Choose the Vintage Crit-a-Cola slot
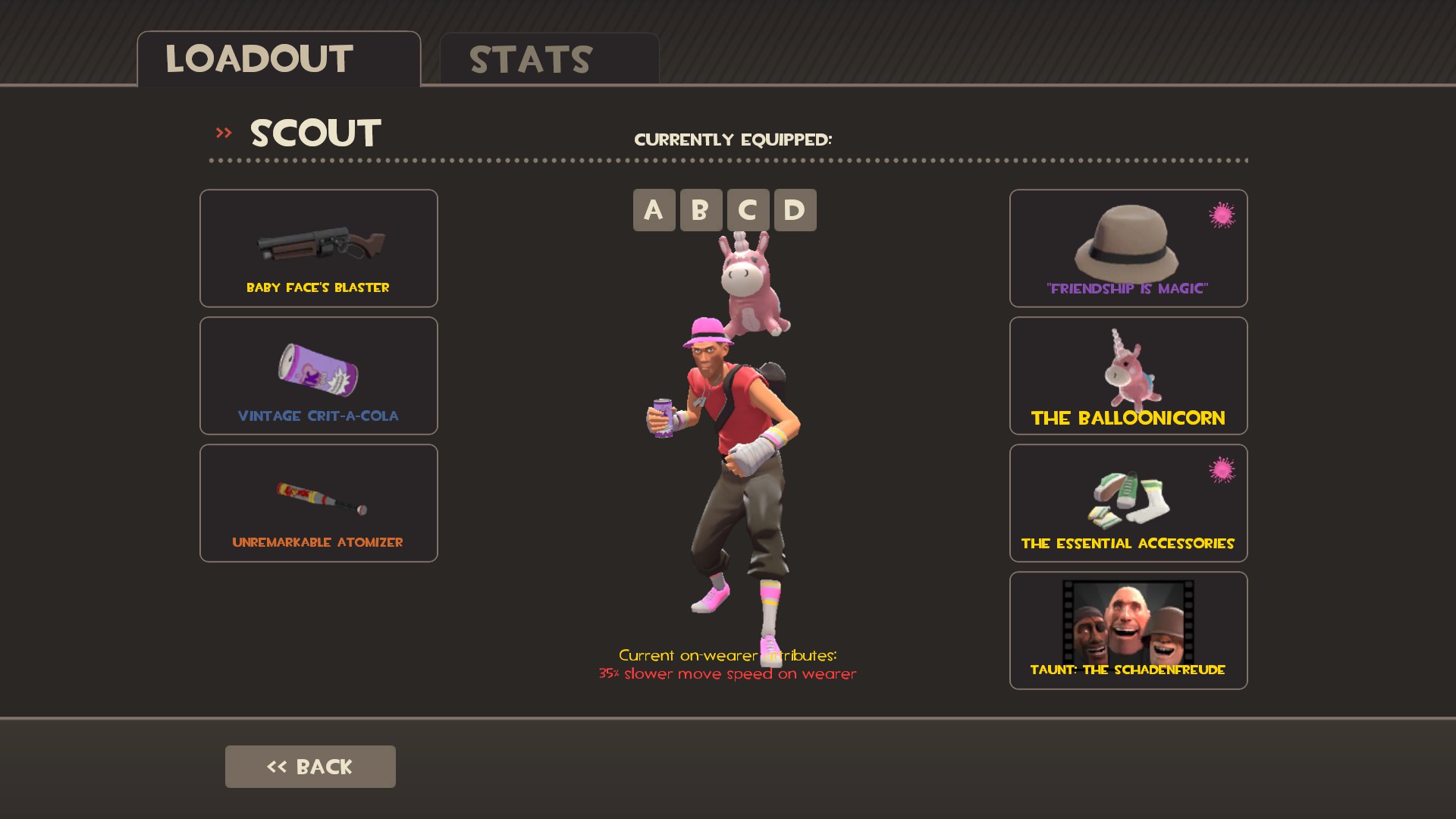The image size is (1456, 819). tap(318, 375)
